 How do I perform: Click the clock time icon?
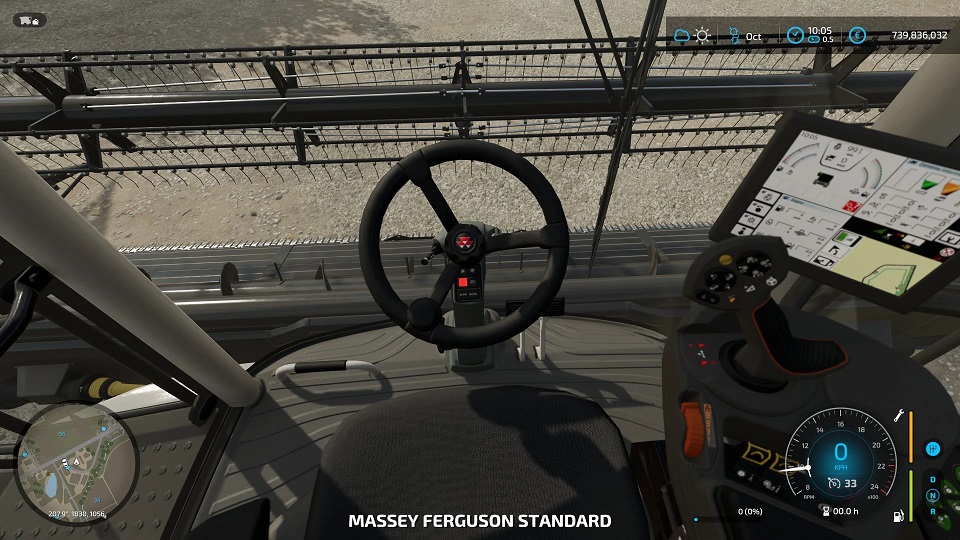(x=795, y=36)
